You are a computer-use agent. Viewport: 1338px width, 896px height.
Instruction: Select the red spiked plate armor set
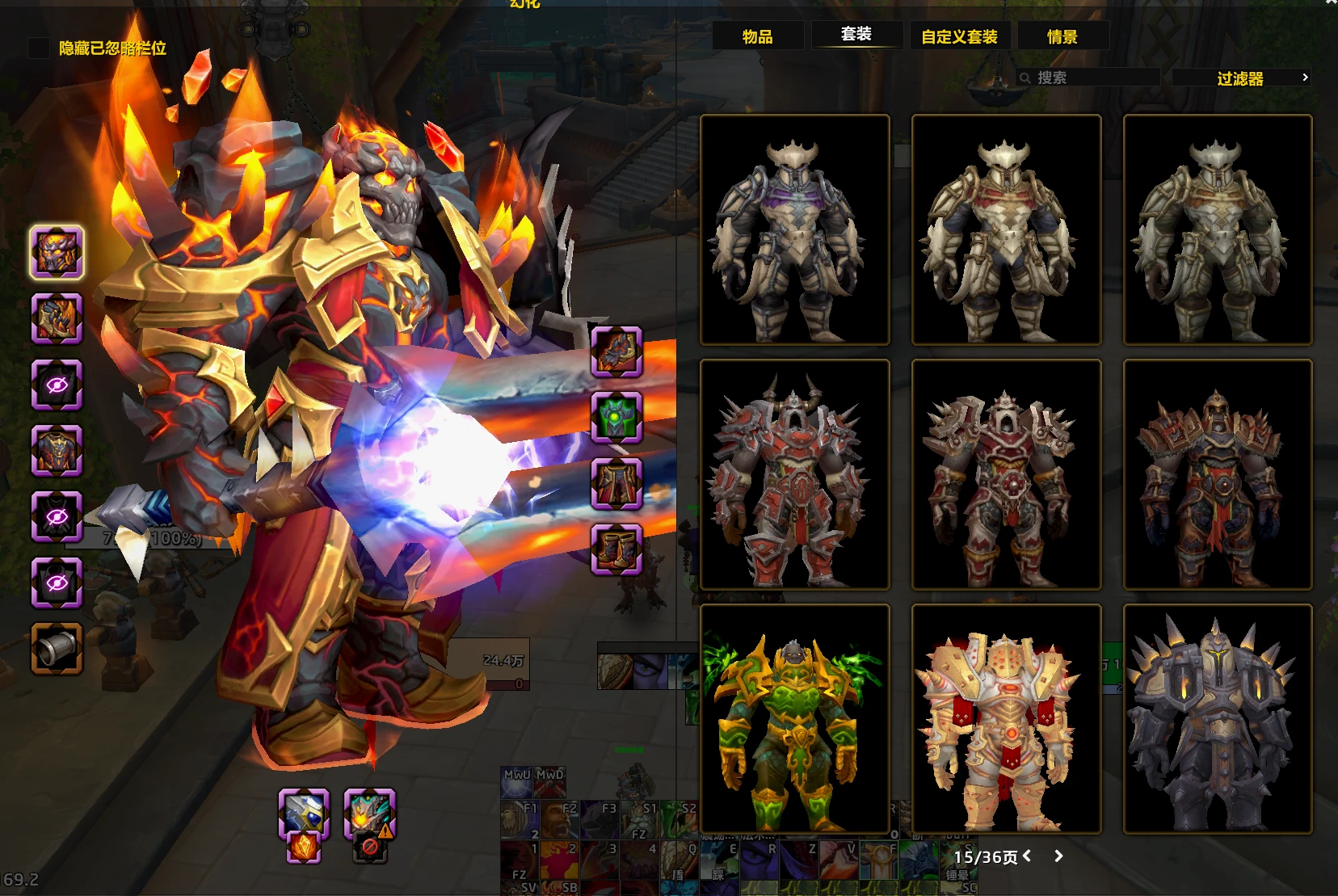pyautogui.click(x=795, y=475)
